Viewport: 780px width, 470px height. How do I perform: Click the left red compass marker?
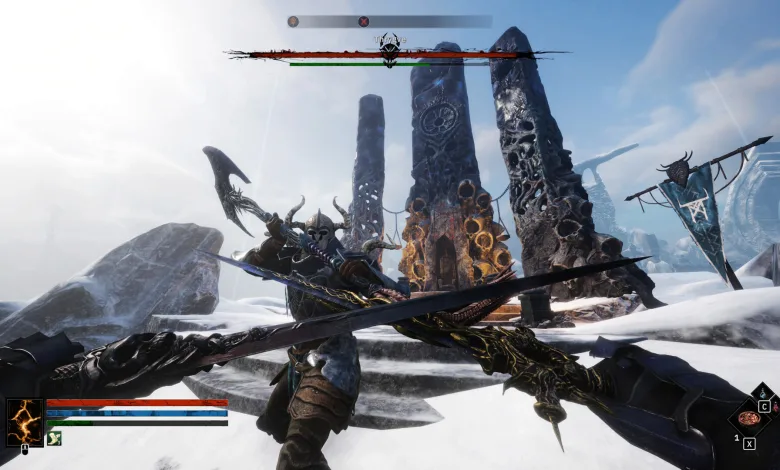293,21
